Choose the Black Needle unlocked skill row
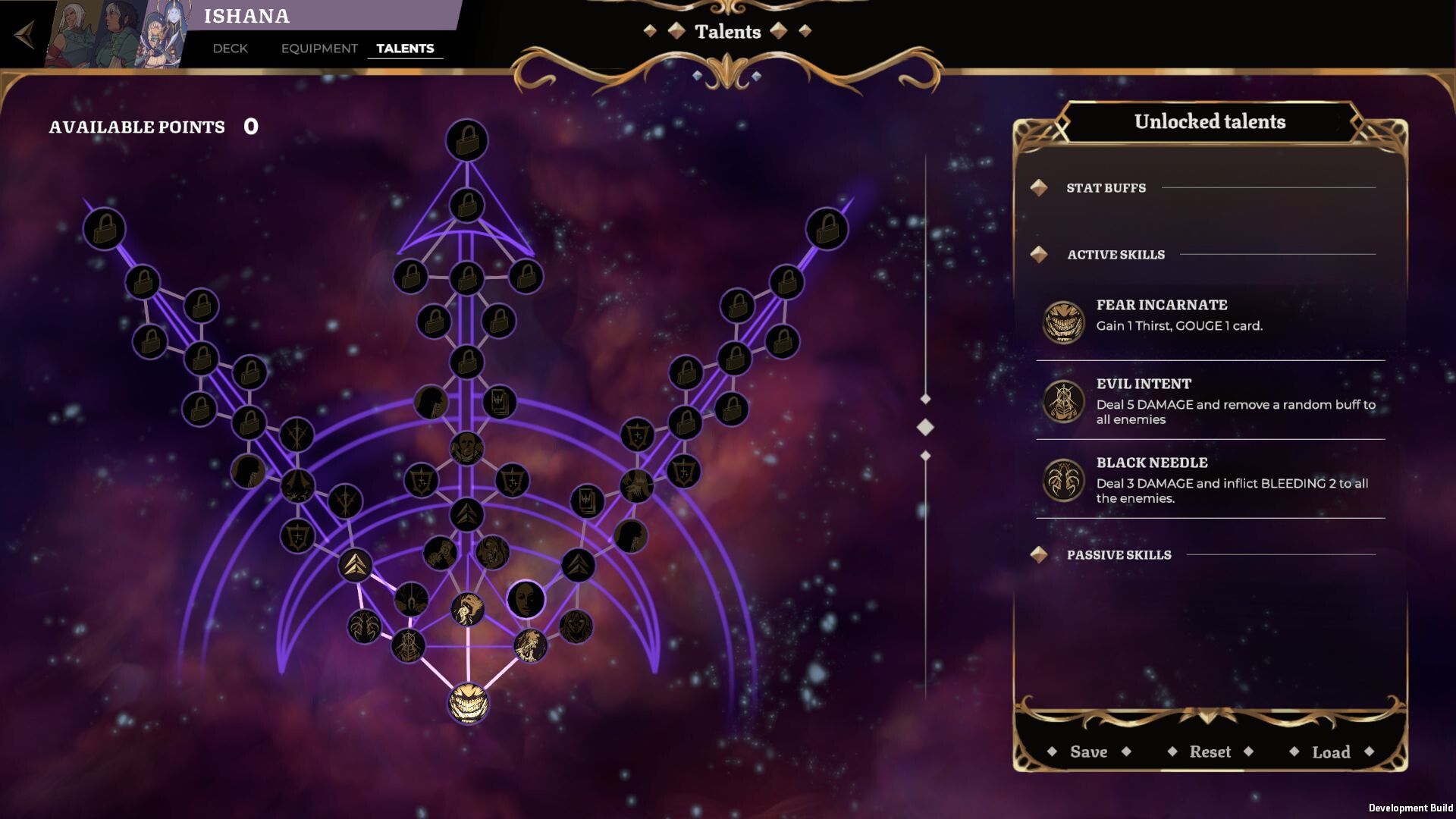The width and height of the screenshot is (1456, 819). pos(1210,479)
